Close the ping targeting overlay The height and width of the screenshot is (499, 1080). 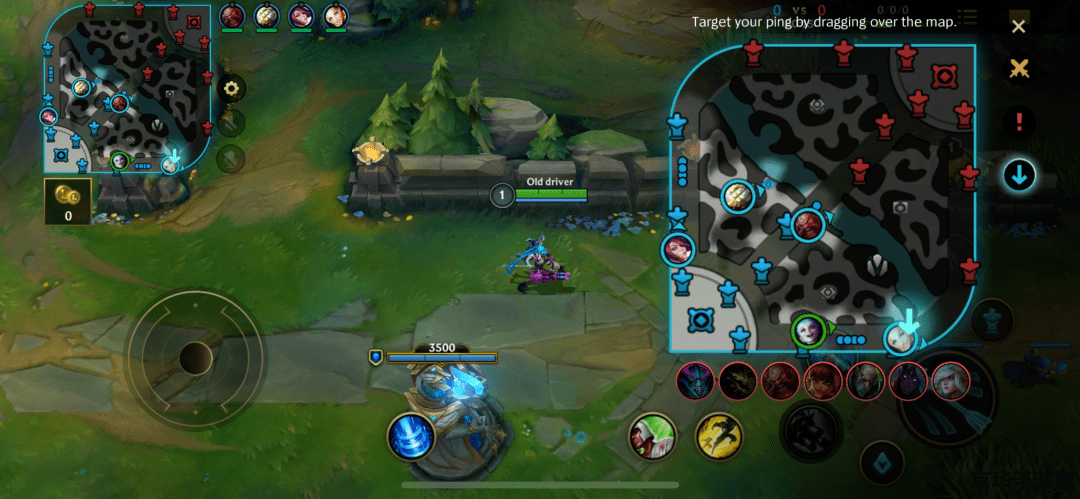1018,27
